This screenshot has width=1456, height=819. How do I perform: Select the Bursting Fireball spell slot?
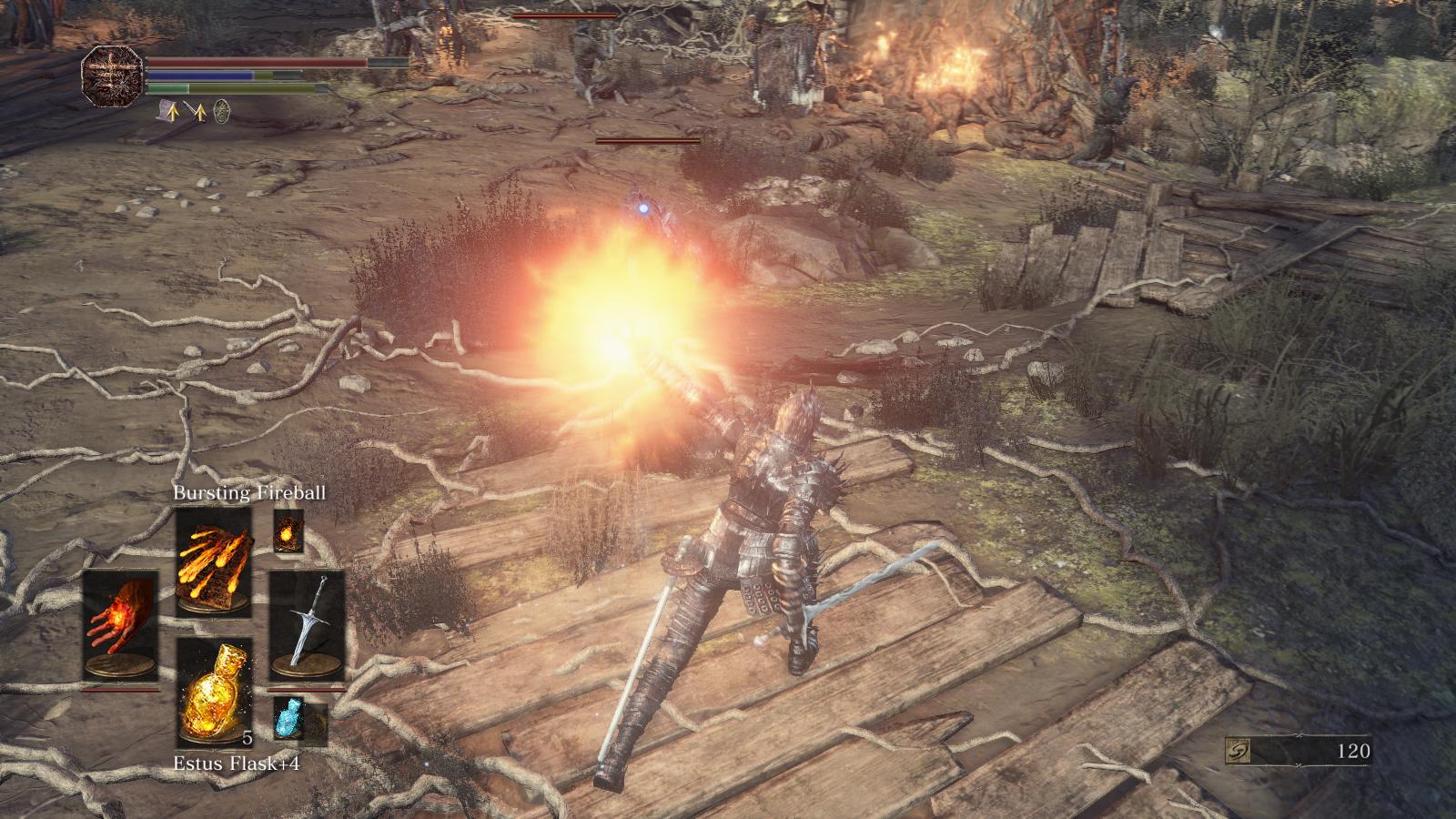pos(214,561)
